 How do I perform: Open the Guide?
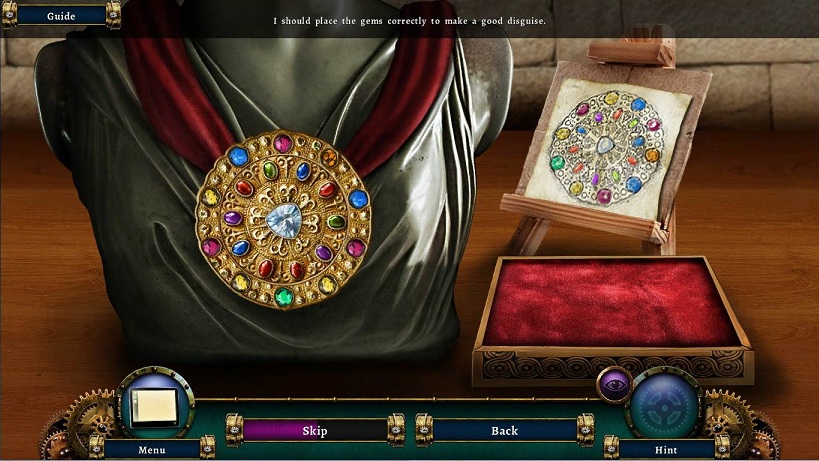pyautogui.click(x=61, y=16)
